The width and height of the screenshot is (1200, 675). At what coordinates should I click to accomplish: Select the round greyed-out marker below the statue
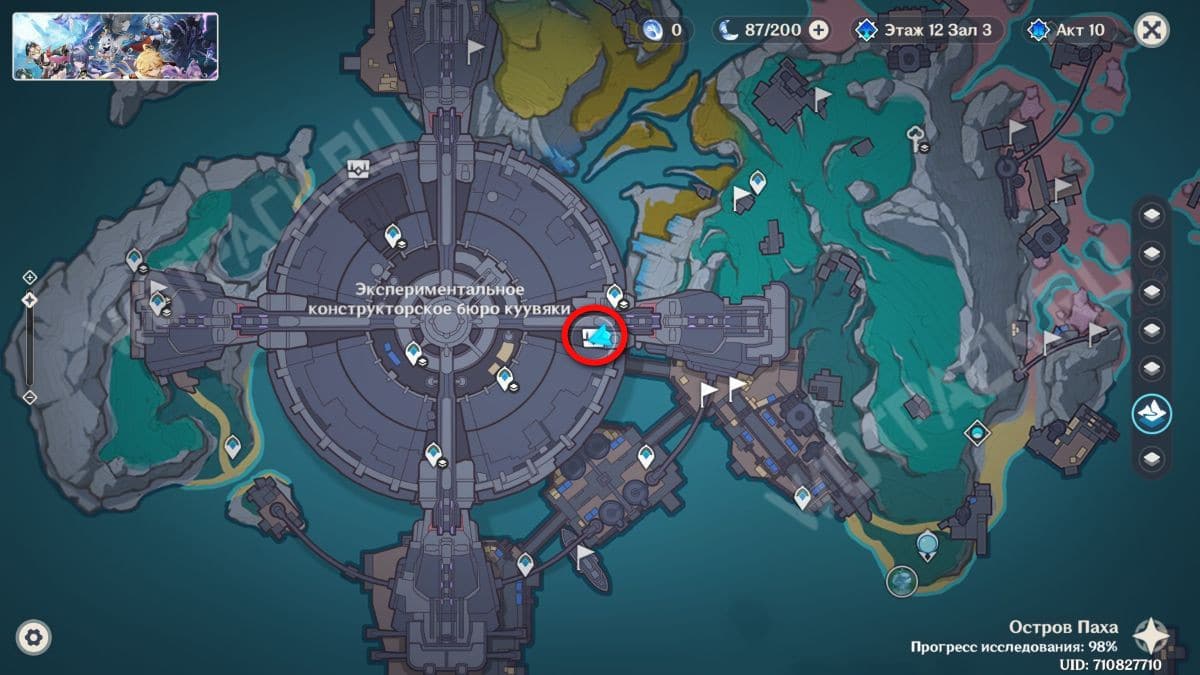coord(902,580)
